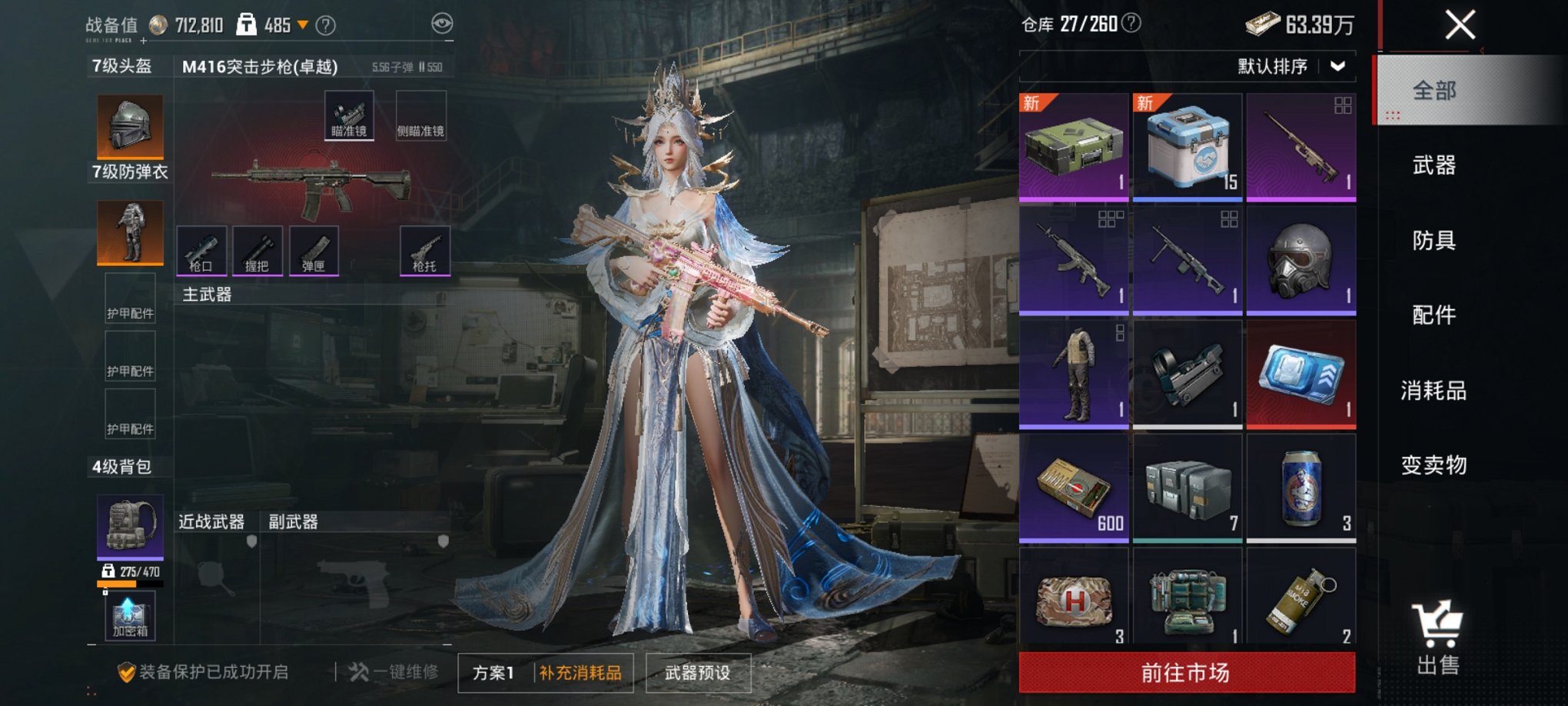This screenshot has height=706, width=1568.
Task: Open the 枪口 muzzle attachment slot
Action: click(x=201, y=251)
